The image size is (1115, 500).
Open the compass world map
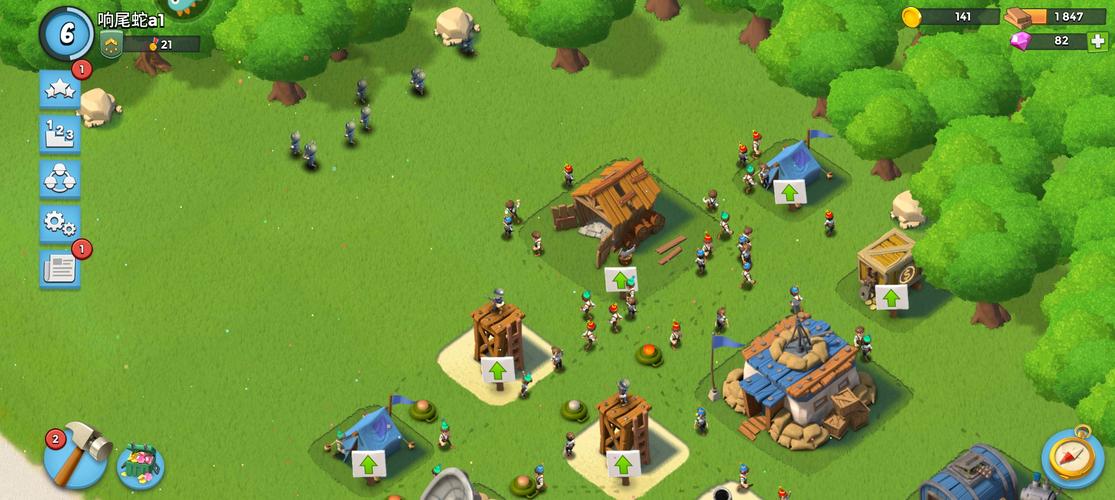coord(1073,457)
